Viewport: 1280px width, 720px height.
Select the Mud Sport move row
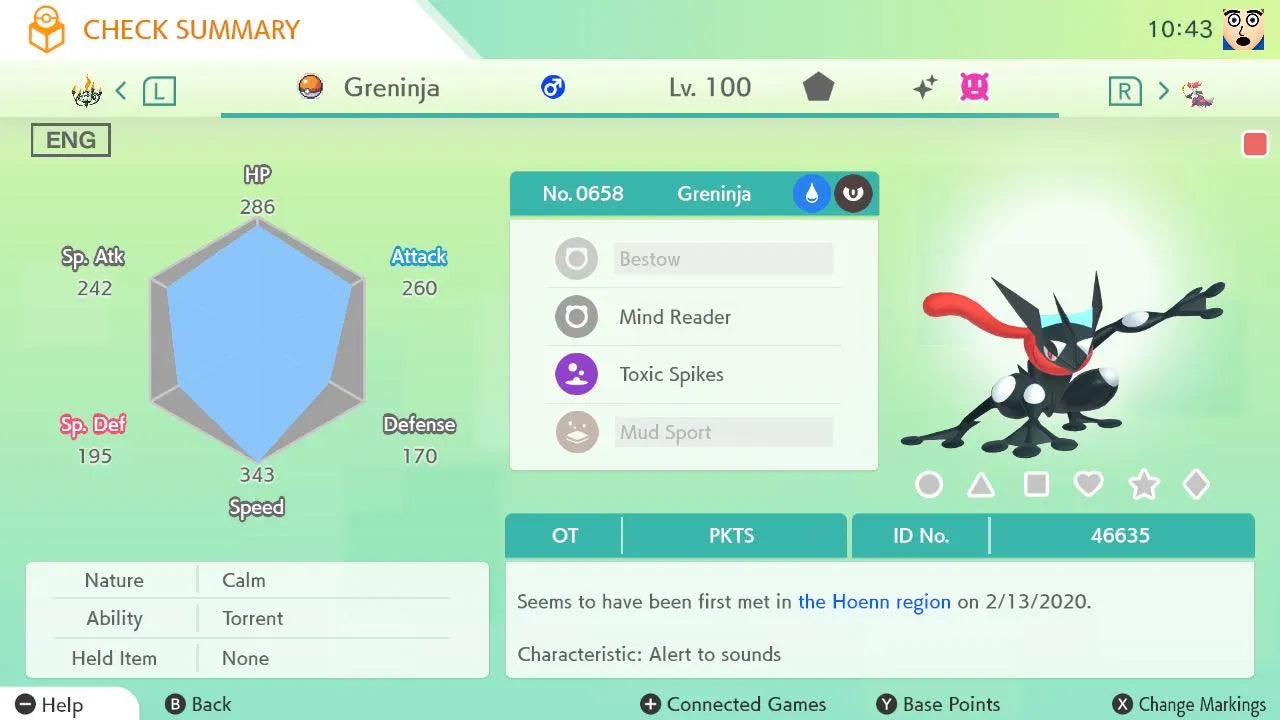click(693, 433)
